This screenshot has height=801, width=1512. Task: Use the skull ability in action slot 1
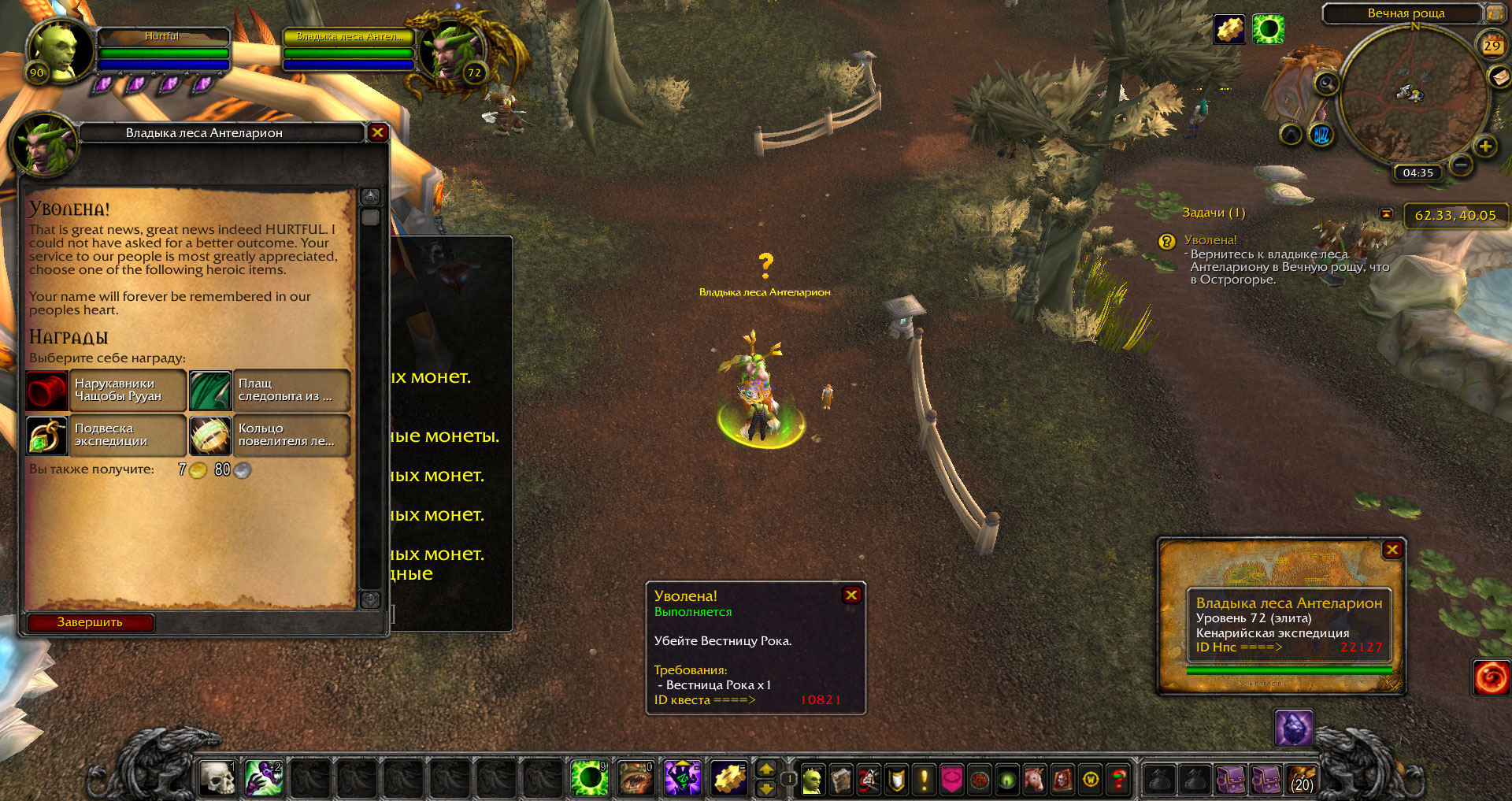pos(217,778)
